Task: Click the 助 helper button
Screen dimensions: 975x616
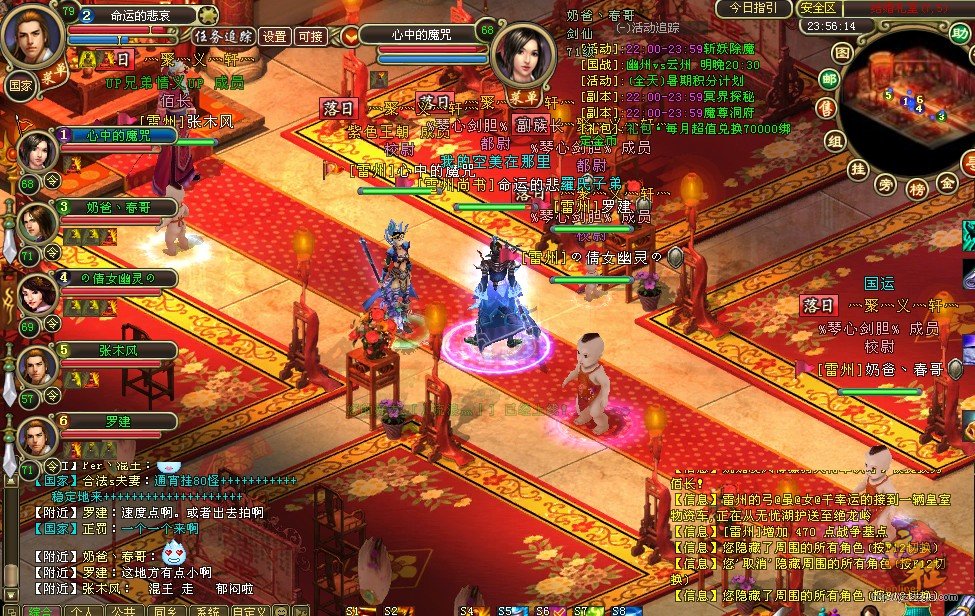Action: pos(960,34)
